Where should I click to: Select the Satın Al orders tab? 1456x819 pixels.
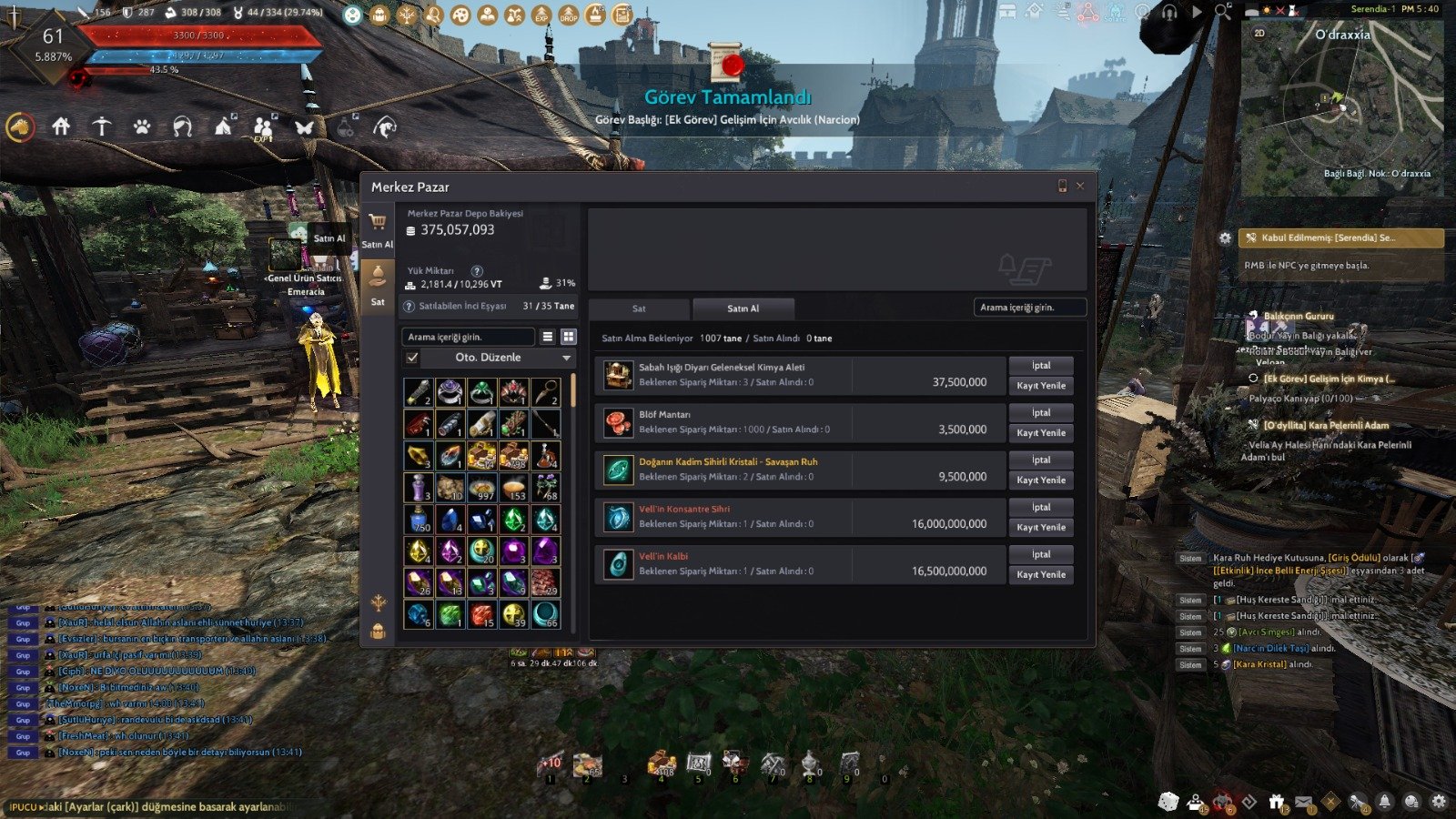(743, 308)
